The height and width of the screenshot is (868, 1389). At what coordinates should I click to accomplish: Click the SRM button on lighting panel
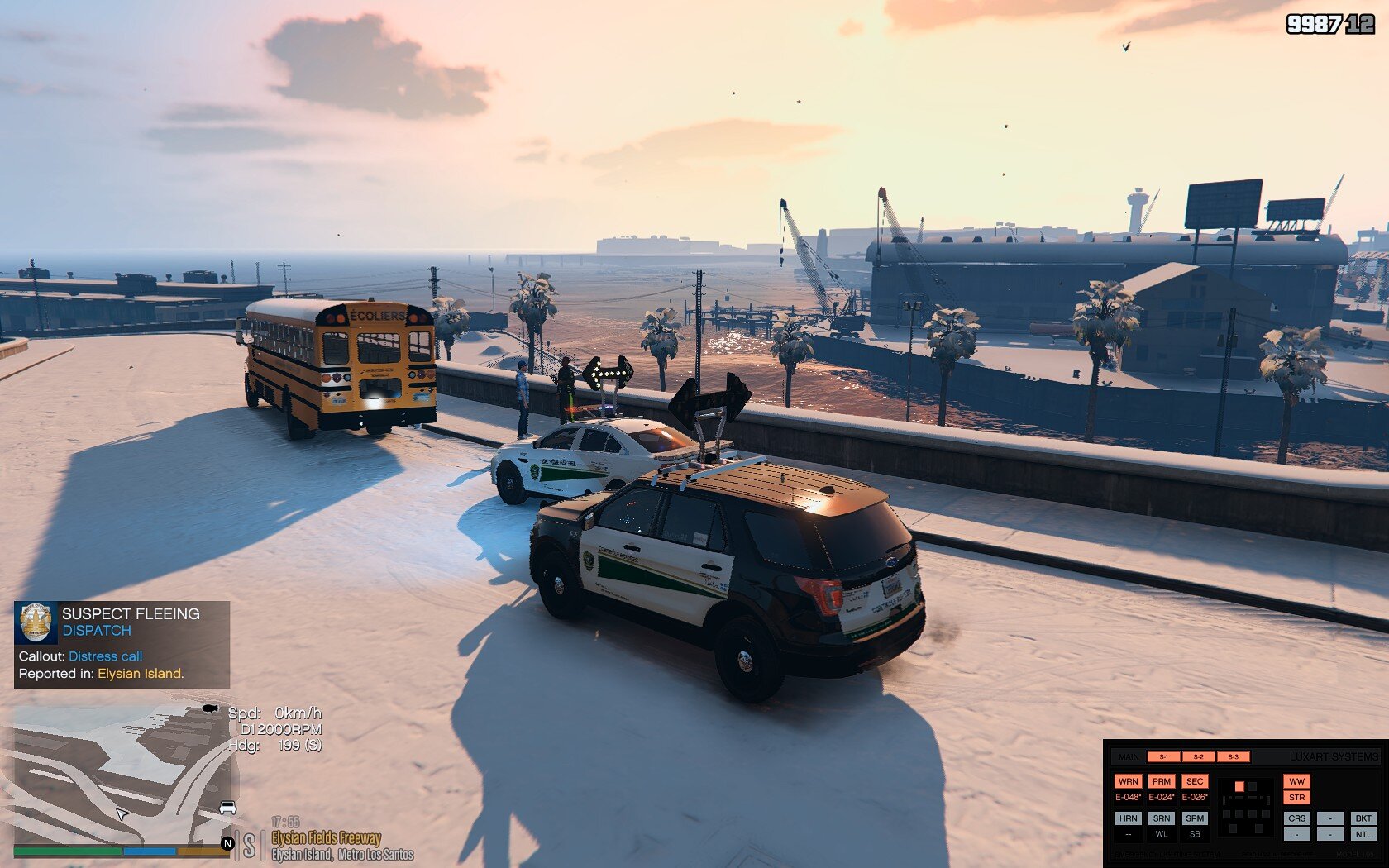point(1195,818)
